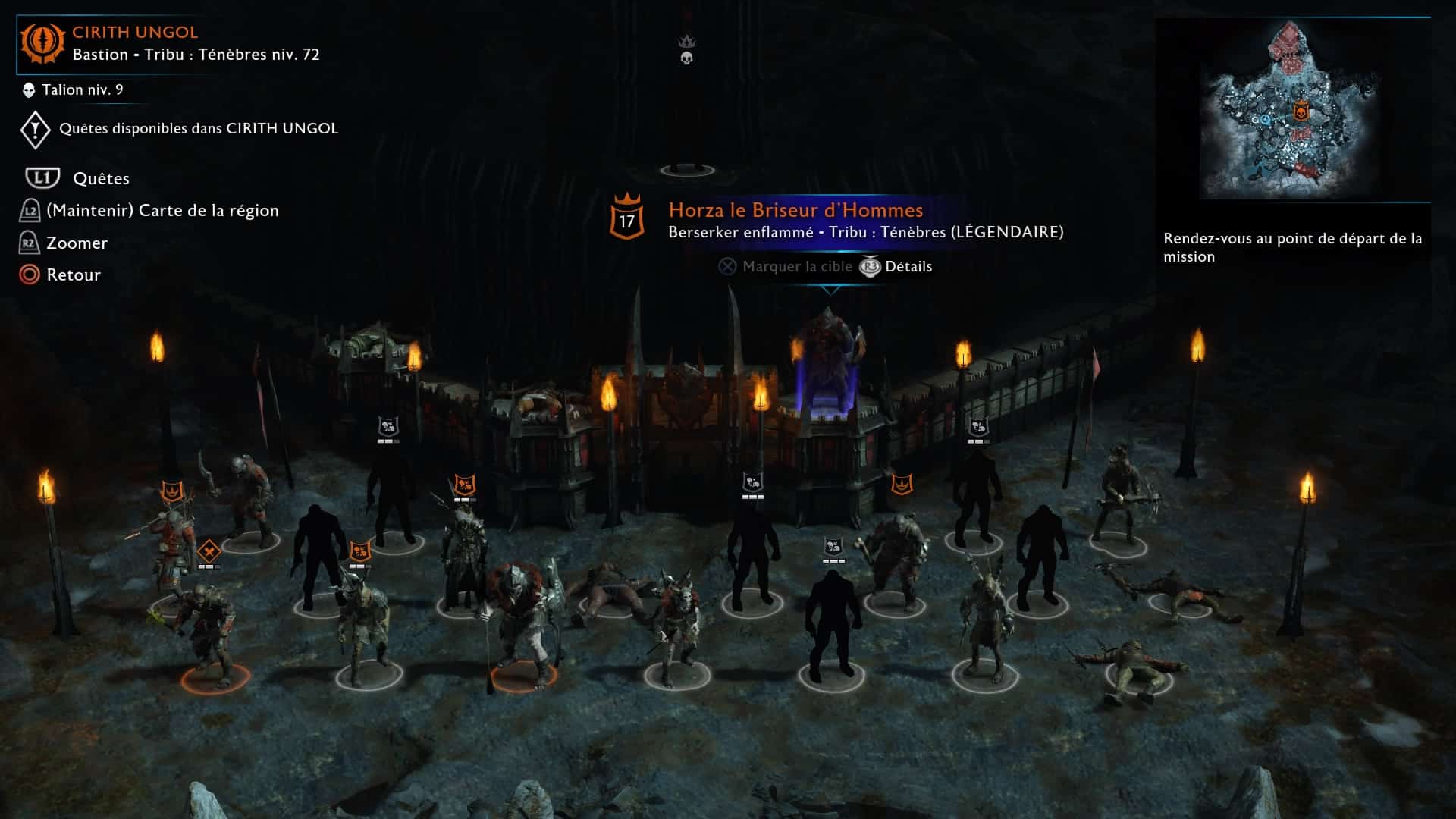The width and height of the screenshot is (1456, 819).
Task: Show Détails for Horza le Briseur d'Hommes
Action: pyautogui.click(x=908, y=267)
